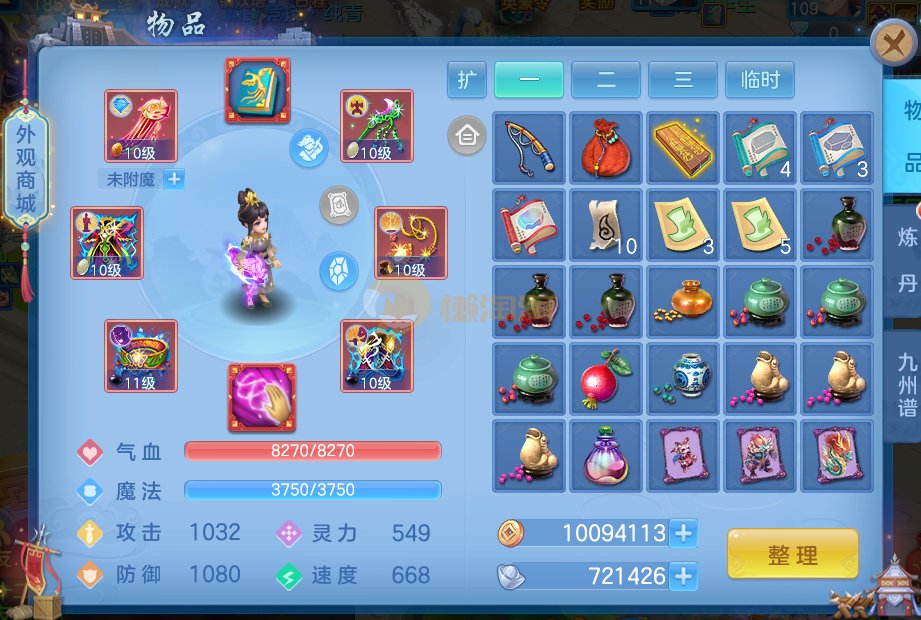This screenshot has width=921, height=620.
Task: Expand bag with the 扩 button
Action: (466, 80)
